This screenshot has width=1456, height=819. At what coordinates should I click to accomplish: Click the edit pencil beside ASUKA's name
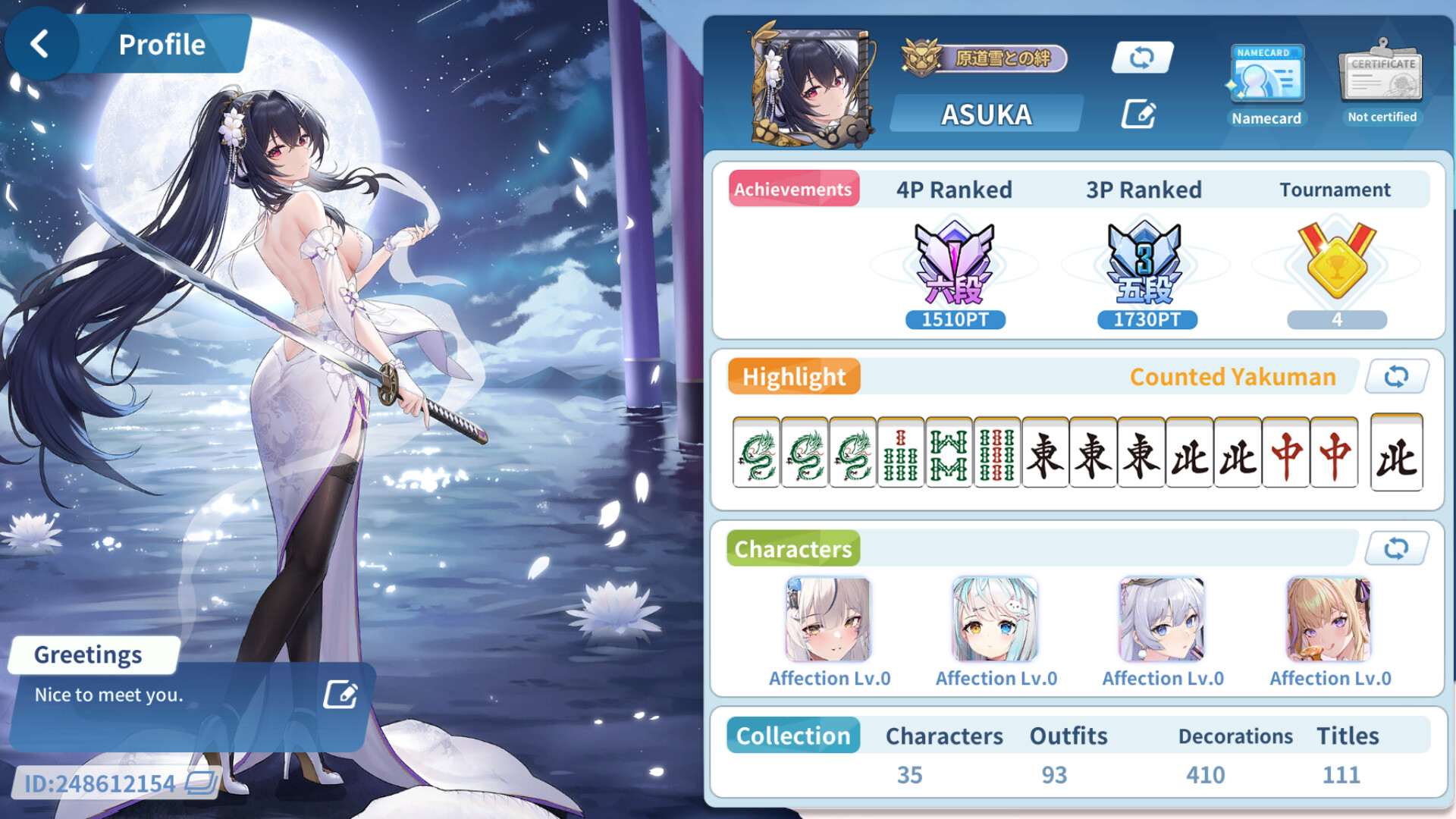tap(1139, 113)
